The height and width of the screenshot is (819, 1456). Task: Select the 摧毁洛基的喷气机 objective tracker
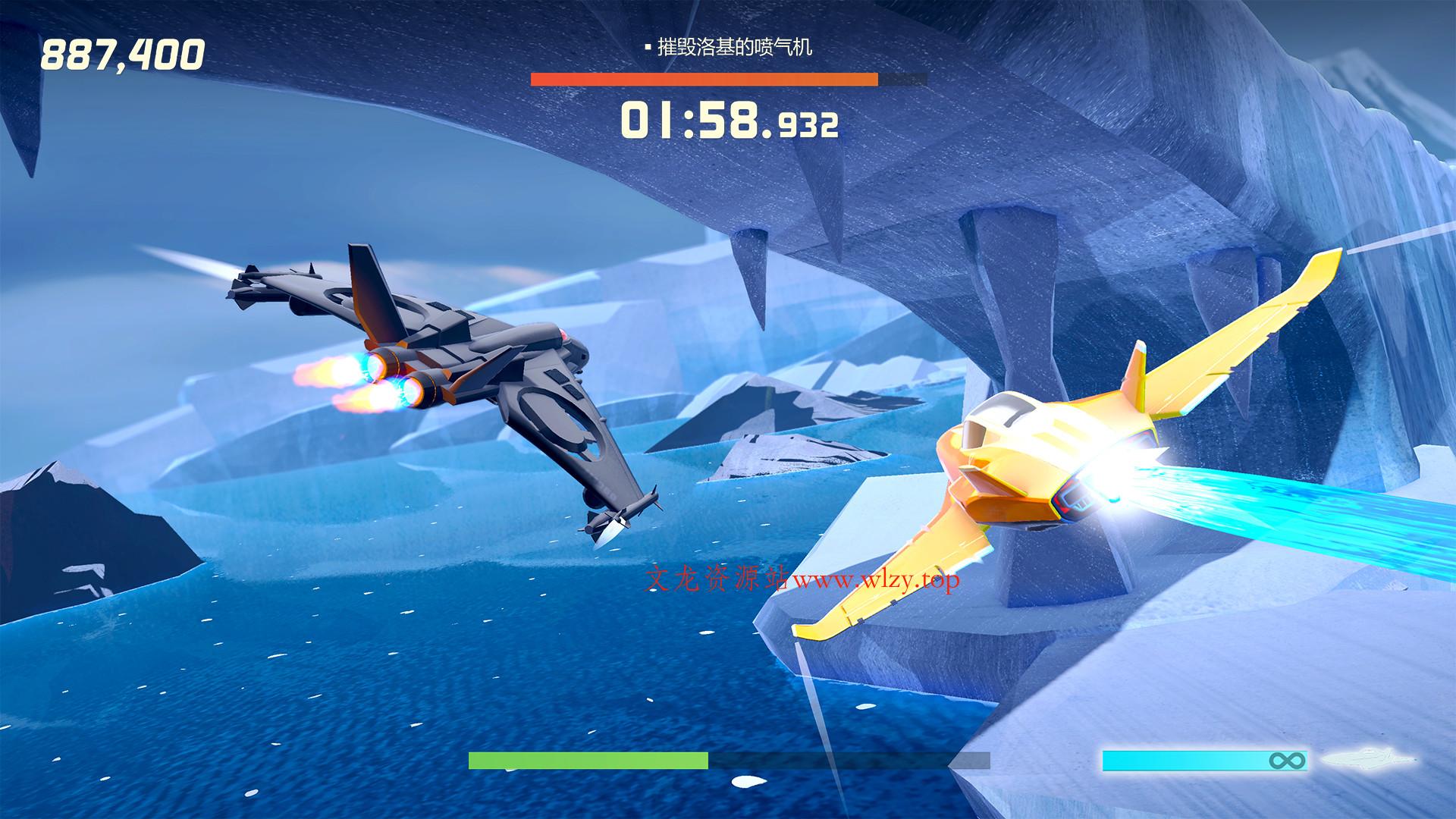[729, 48]
